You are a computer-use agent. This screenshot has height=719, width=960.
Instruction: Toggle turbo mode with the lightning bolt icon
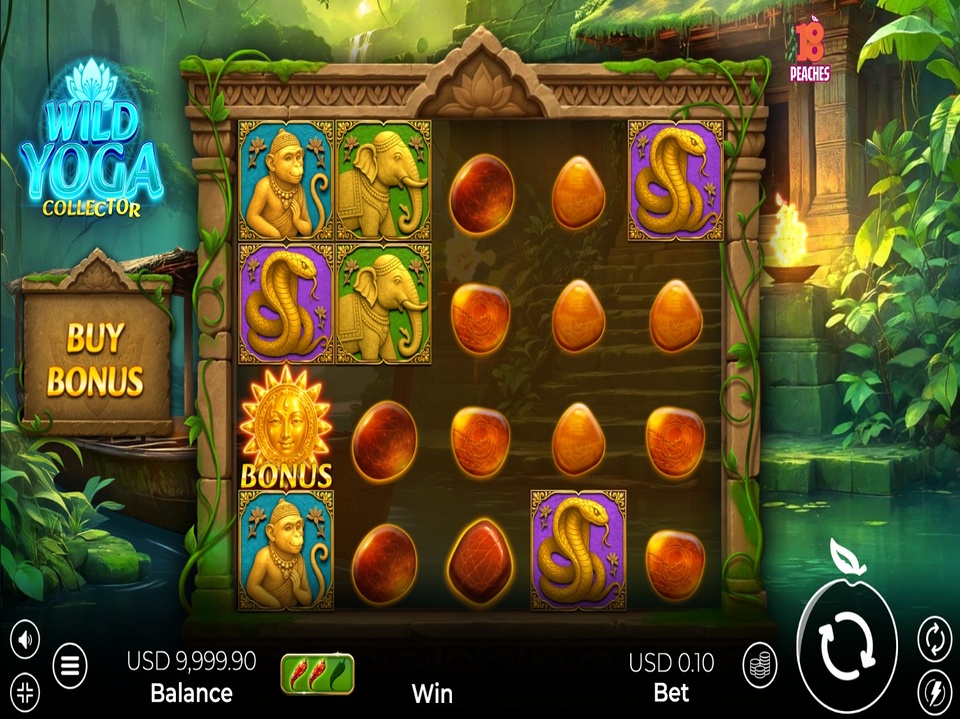pos(934,691)
